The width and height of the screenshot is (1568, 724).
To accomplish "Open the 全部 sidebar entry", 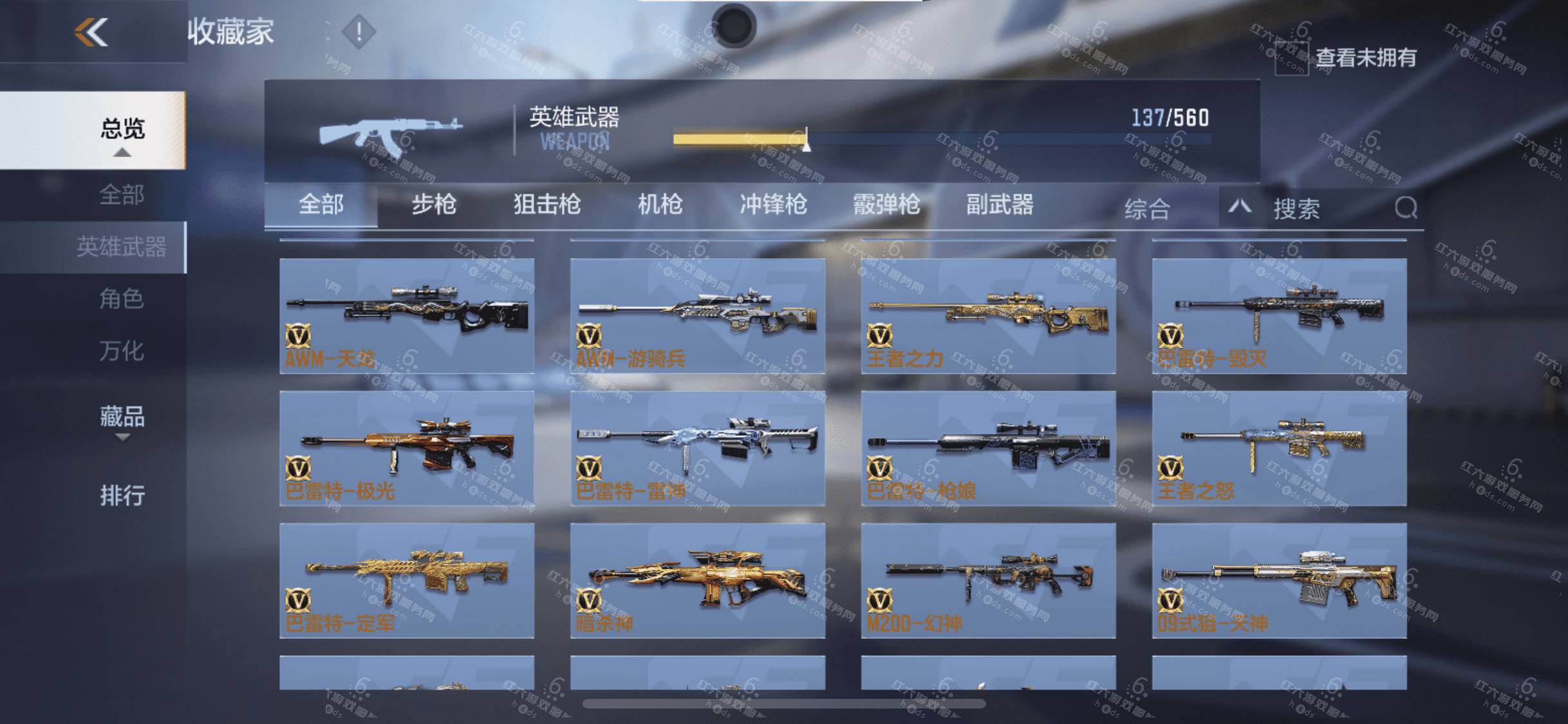I will (x=122, y=194).
